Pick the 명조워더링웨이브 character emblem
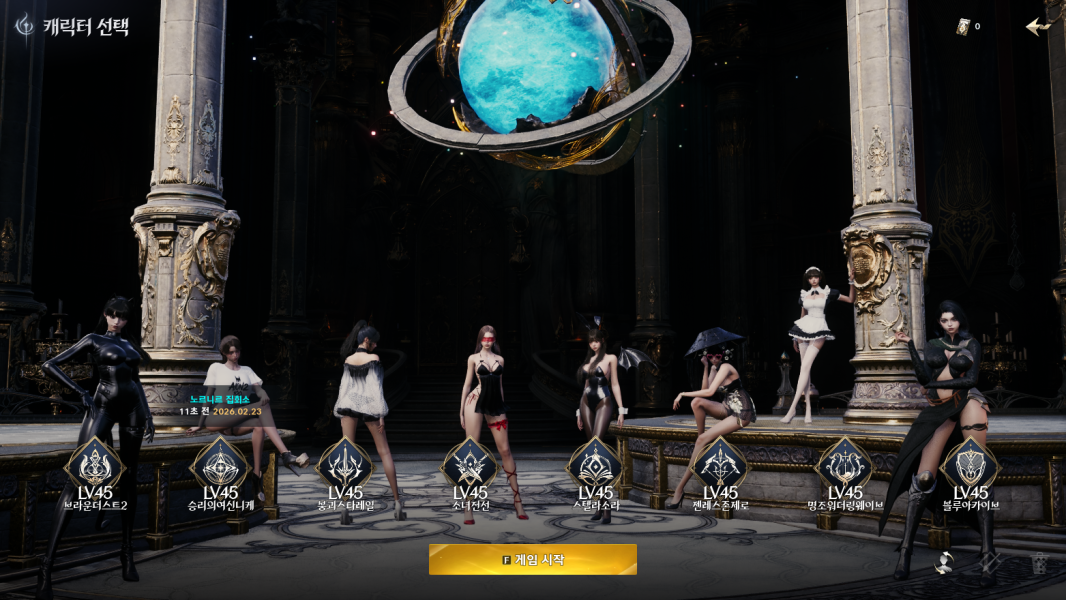 click(845, 464)
